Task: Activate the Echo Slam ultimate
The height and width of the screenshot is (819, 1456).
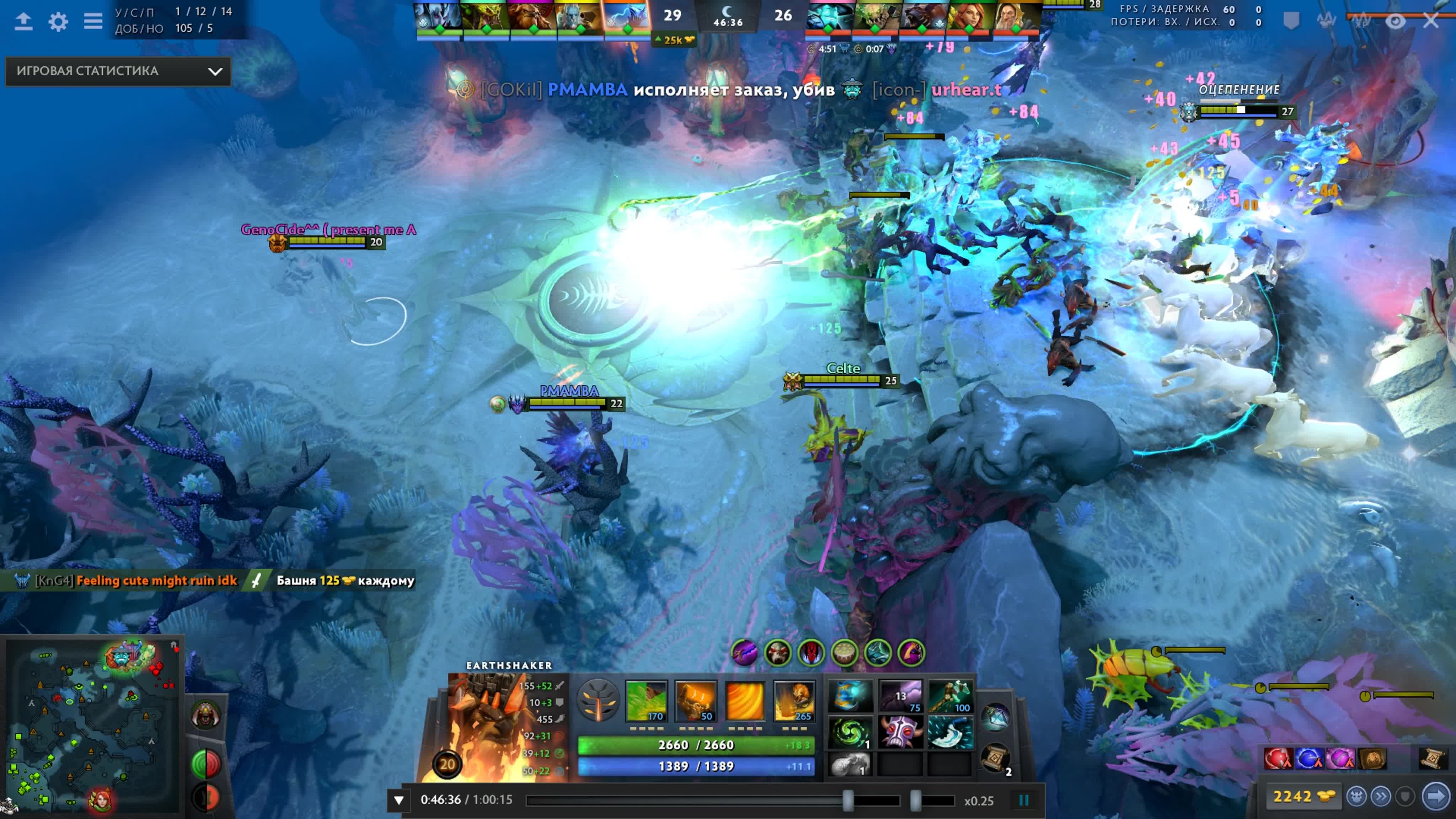Action: point(794,701)
